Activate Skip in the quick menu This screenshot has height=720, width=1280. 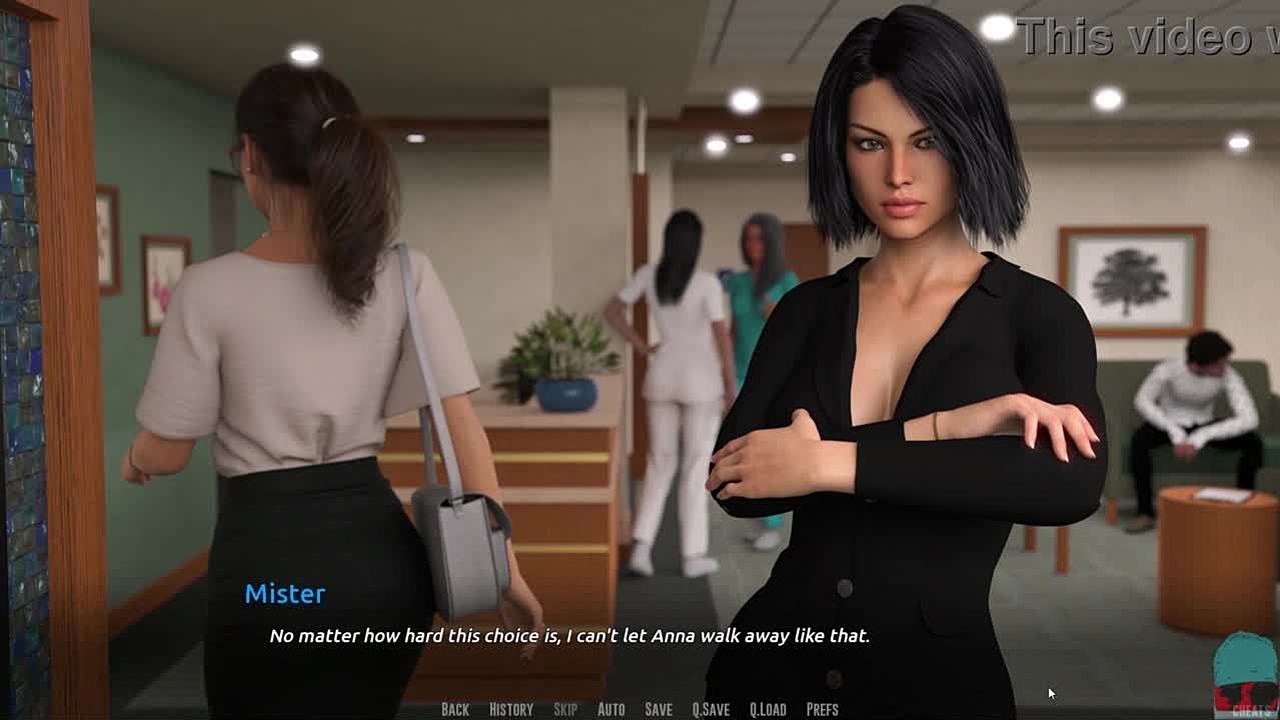pyautogui.click(x=565, y=709)
